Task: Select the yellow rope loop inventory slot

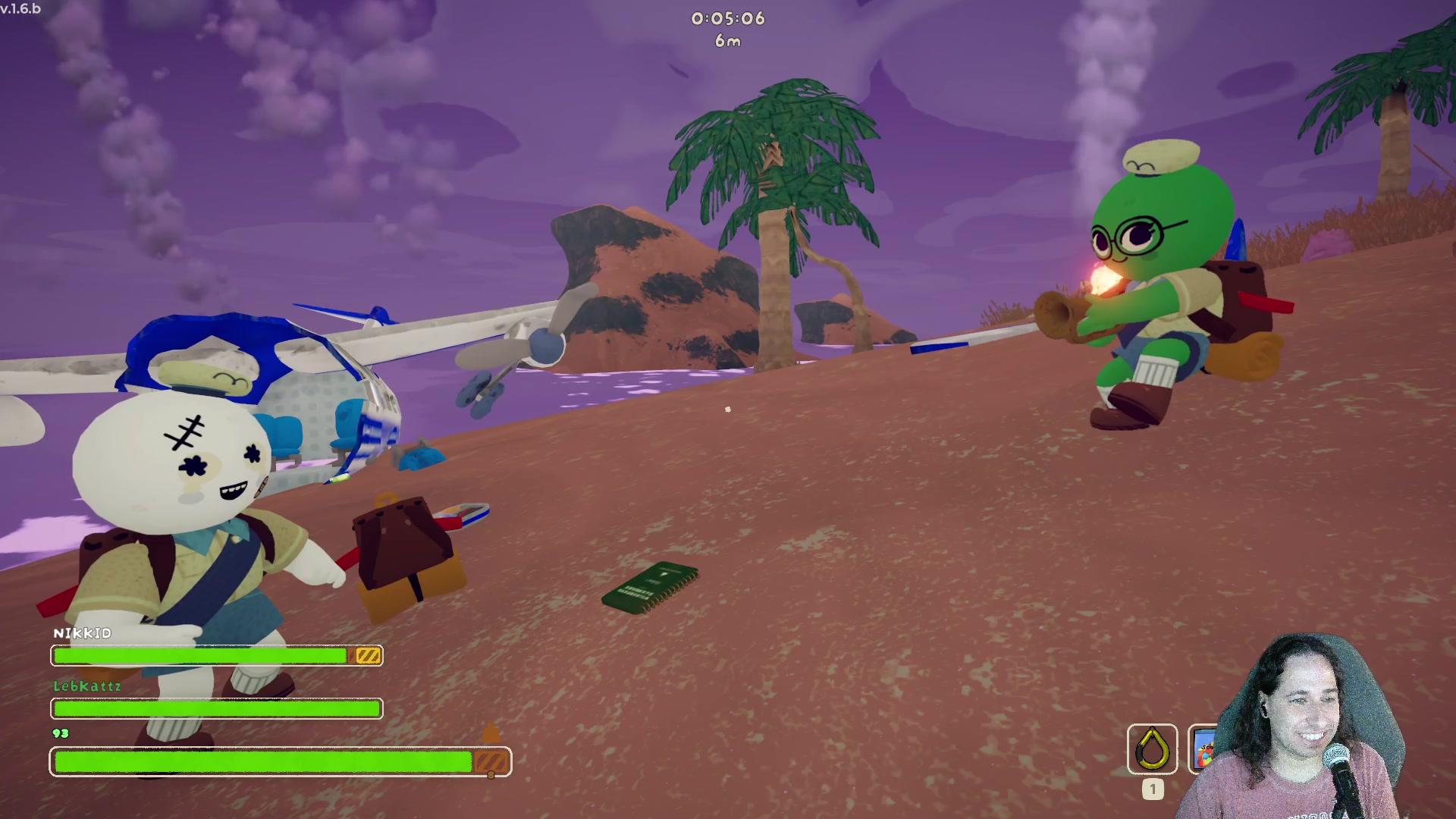Action: pos(1152,749)
